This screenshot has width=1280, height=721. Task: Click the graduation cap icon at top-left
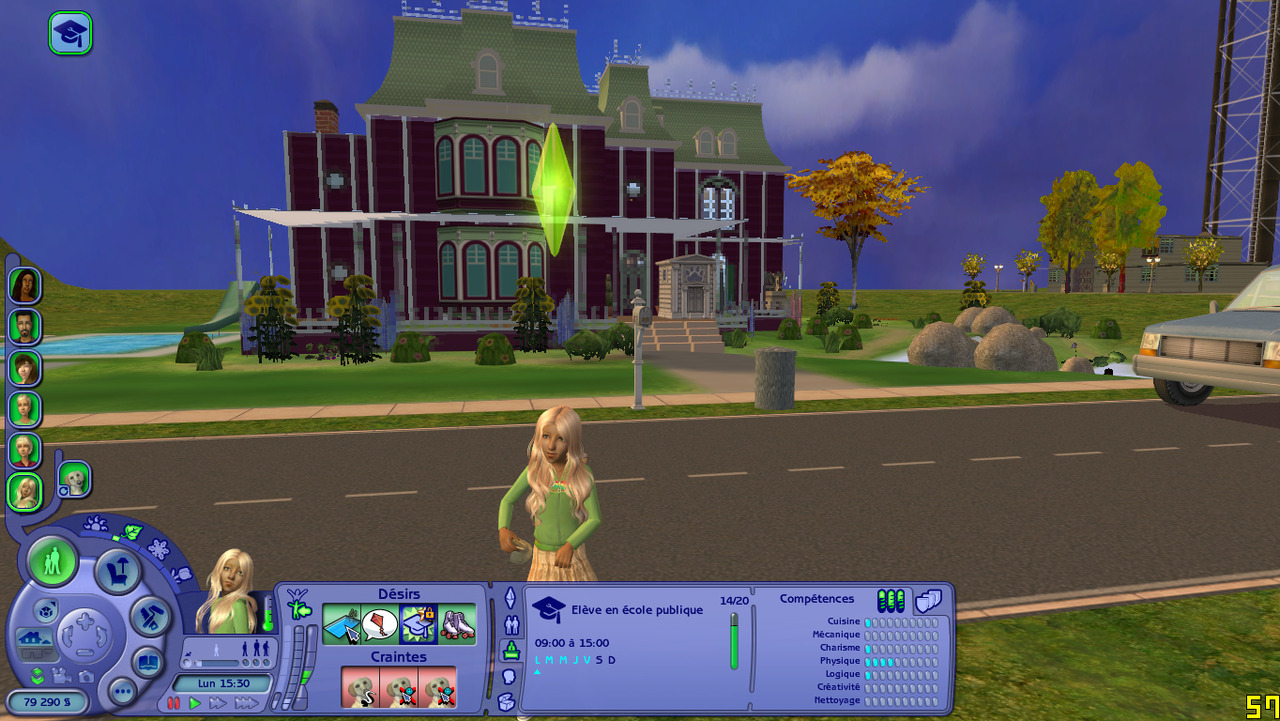(x=70, y=33)
